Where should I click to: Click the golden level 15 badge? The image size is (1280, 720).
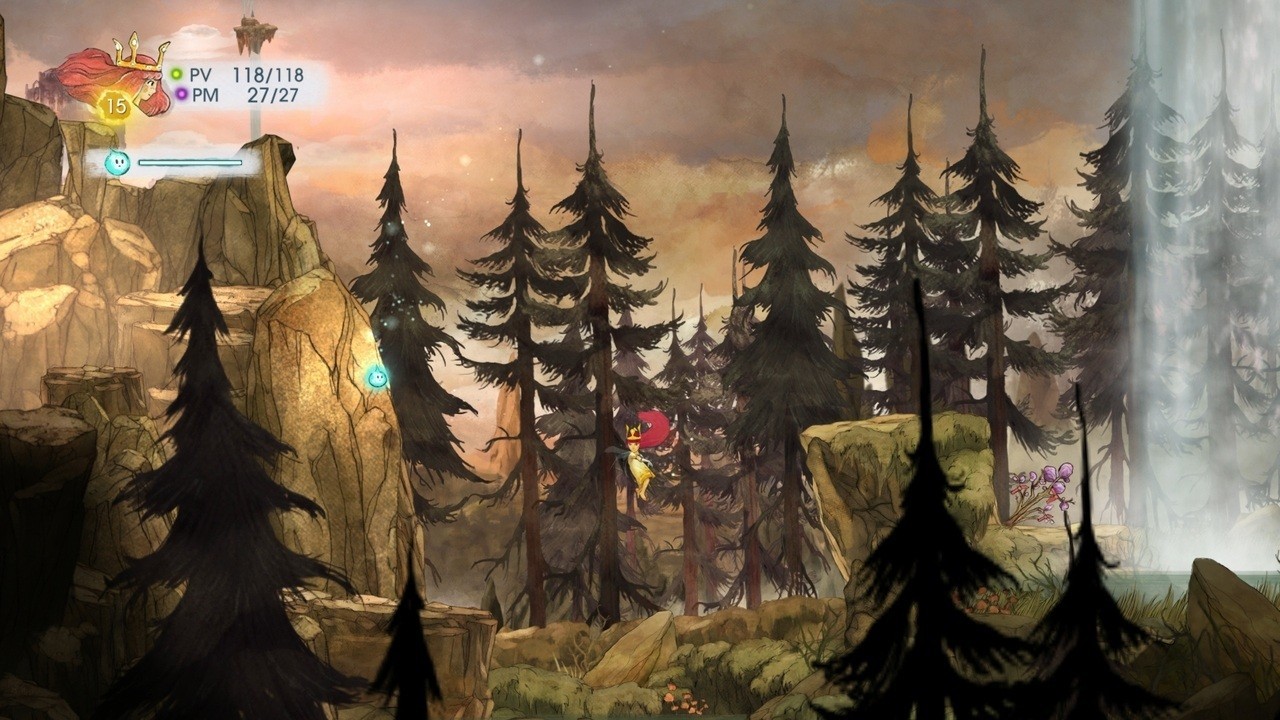115,105
